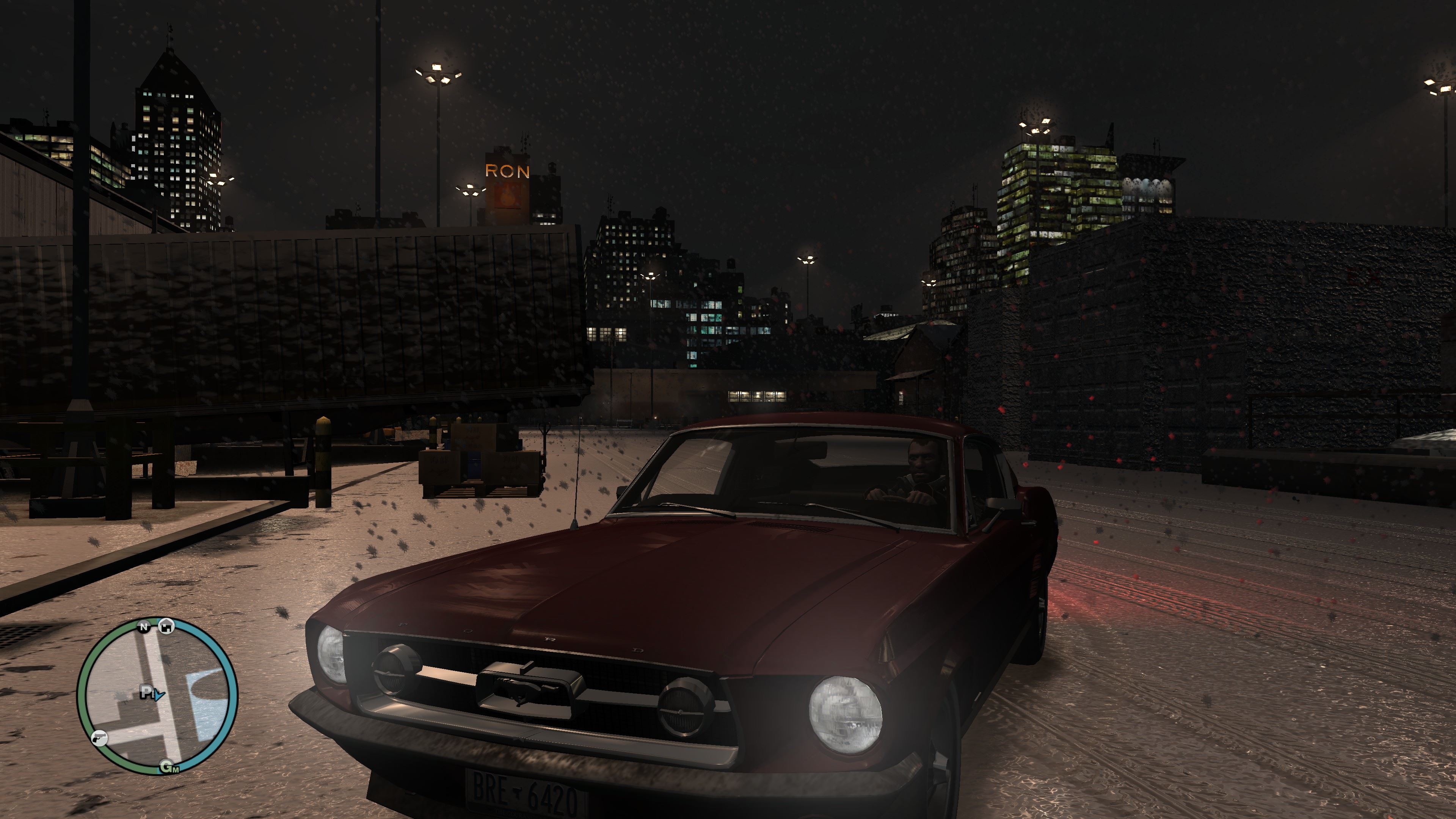
Task: Click the circular radar minimap
Action: click(157, 697)
